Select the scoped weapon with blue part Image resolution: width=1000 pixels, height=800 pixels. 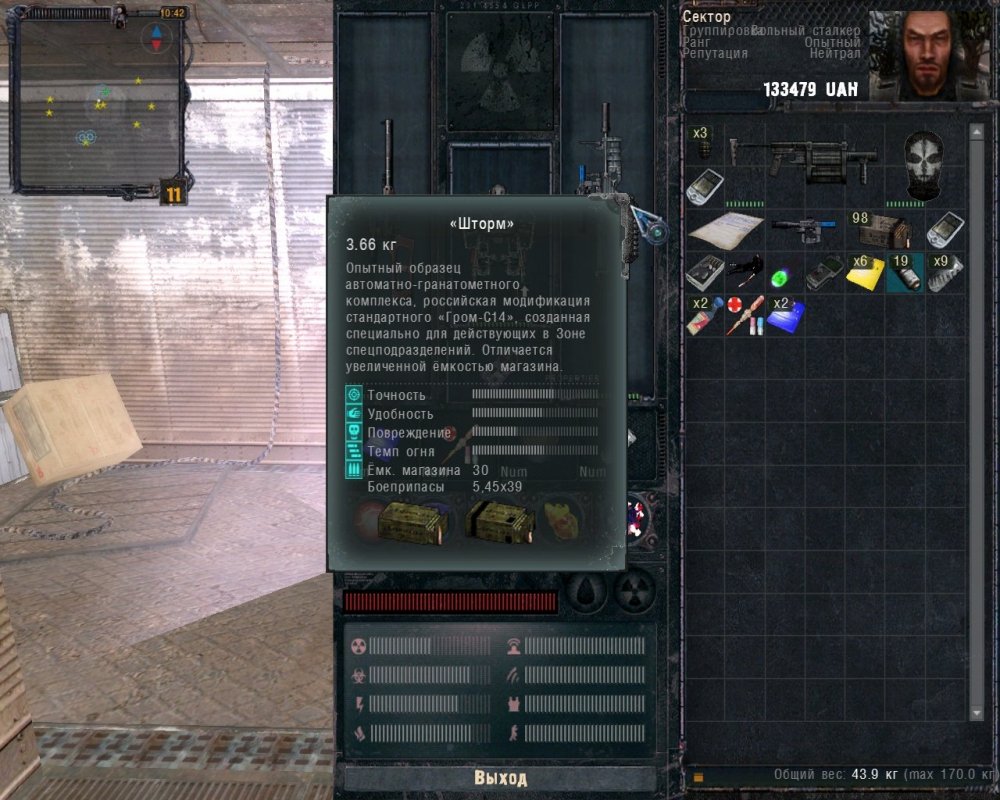pos(805,230)
